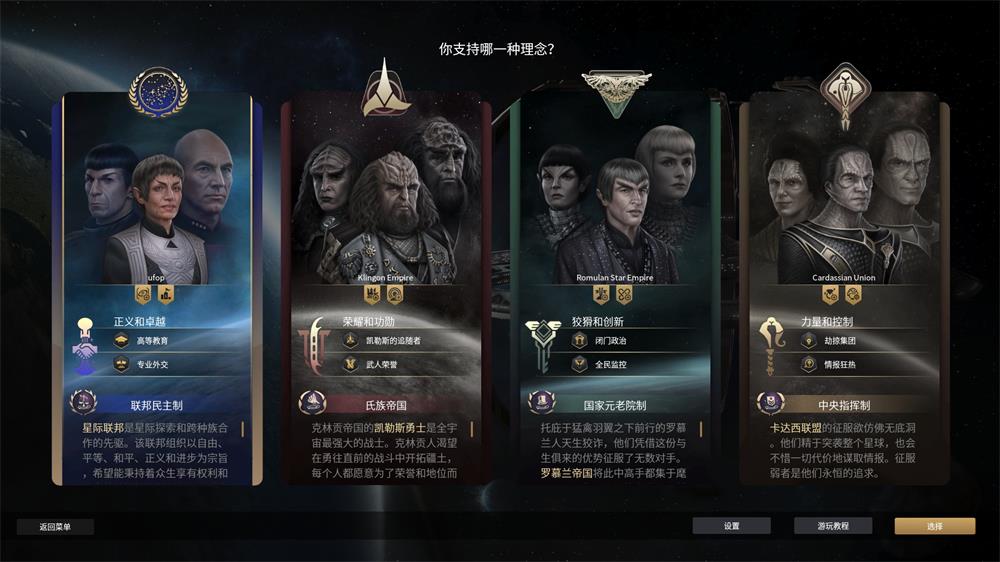Click the 专业外交 civic entry
The width and height of the screenshot is (1000, 562).
pyautogui.click(x=150, y=365)
